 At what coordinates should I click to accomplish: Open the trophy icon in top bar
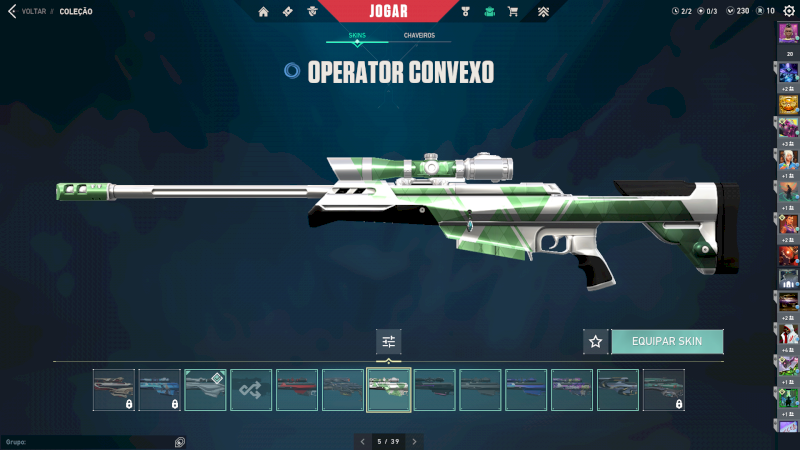465,12
